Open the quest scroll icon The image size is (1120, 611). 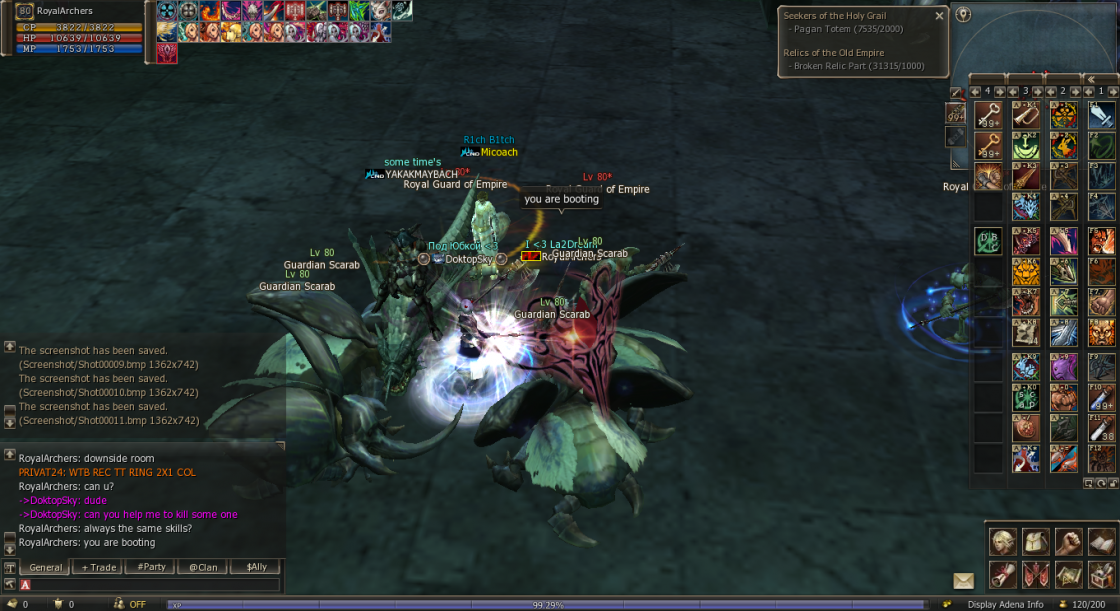coord(1003,575)
